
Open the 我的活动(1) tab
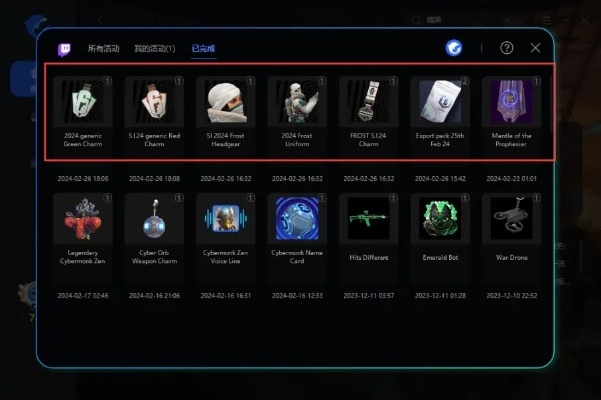click(x=154, y=48)
